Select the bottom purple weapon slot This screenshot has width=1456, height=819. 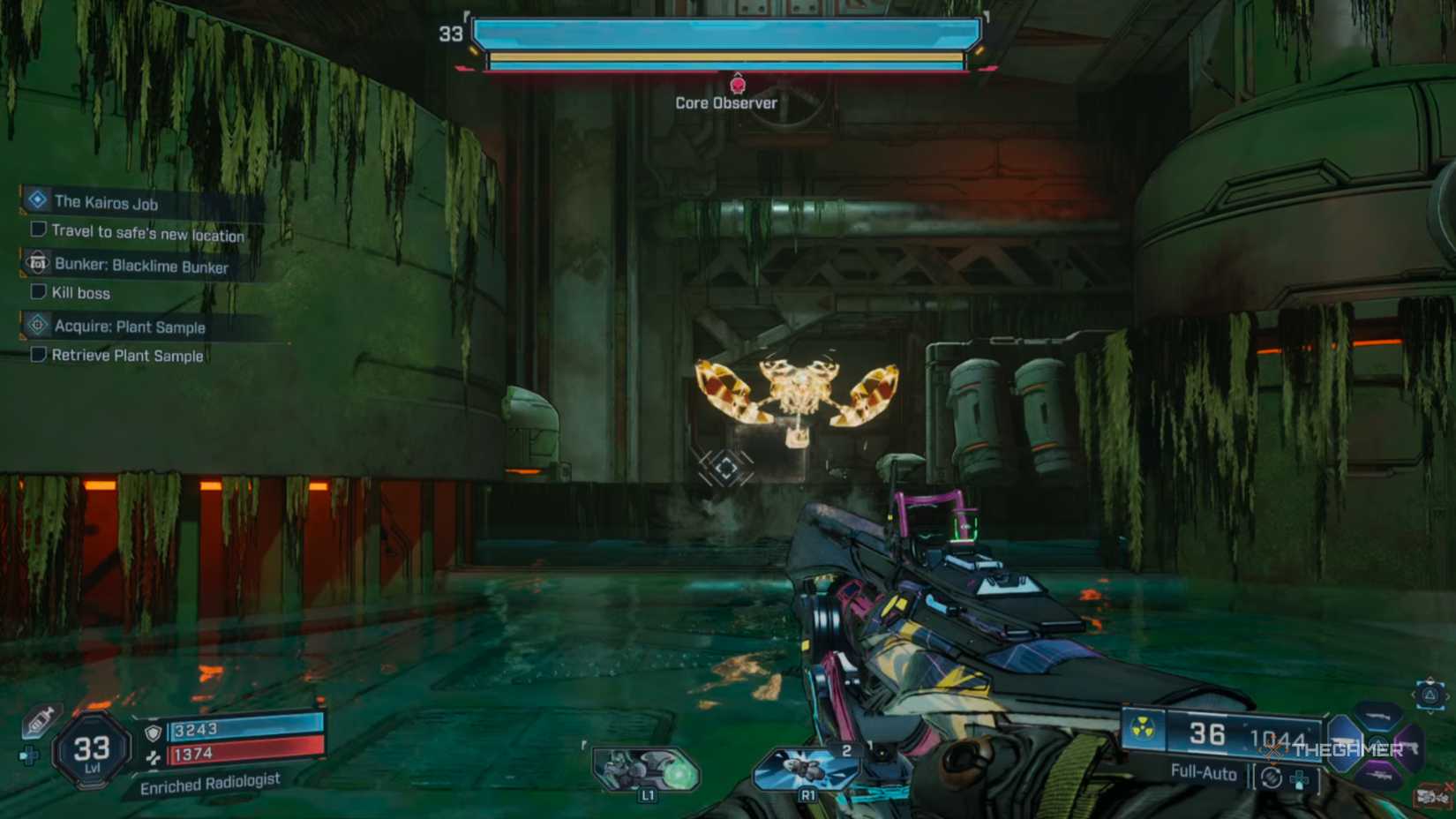click(x=1377, y=775)
